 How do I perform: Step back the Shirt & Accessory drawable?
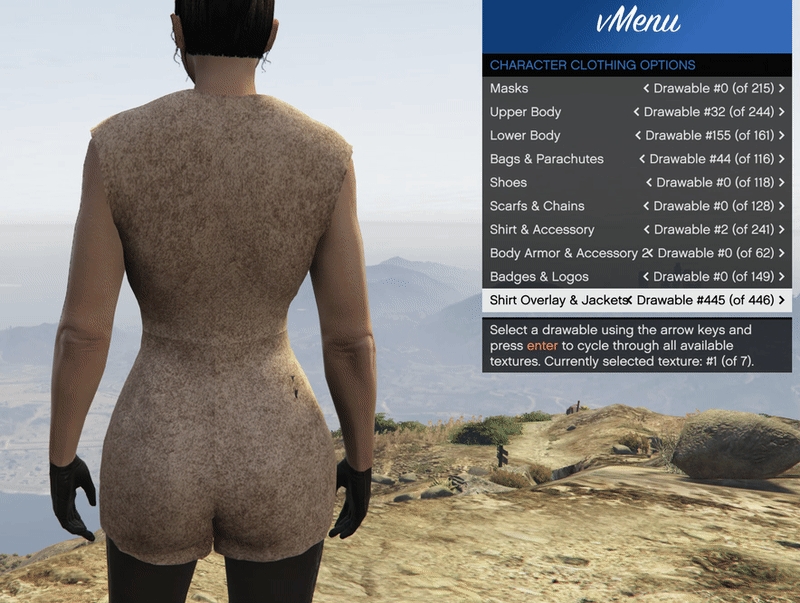point(647,230)
